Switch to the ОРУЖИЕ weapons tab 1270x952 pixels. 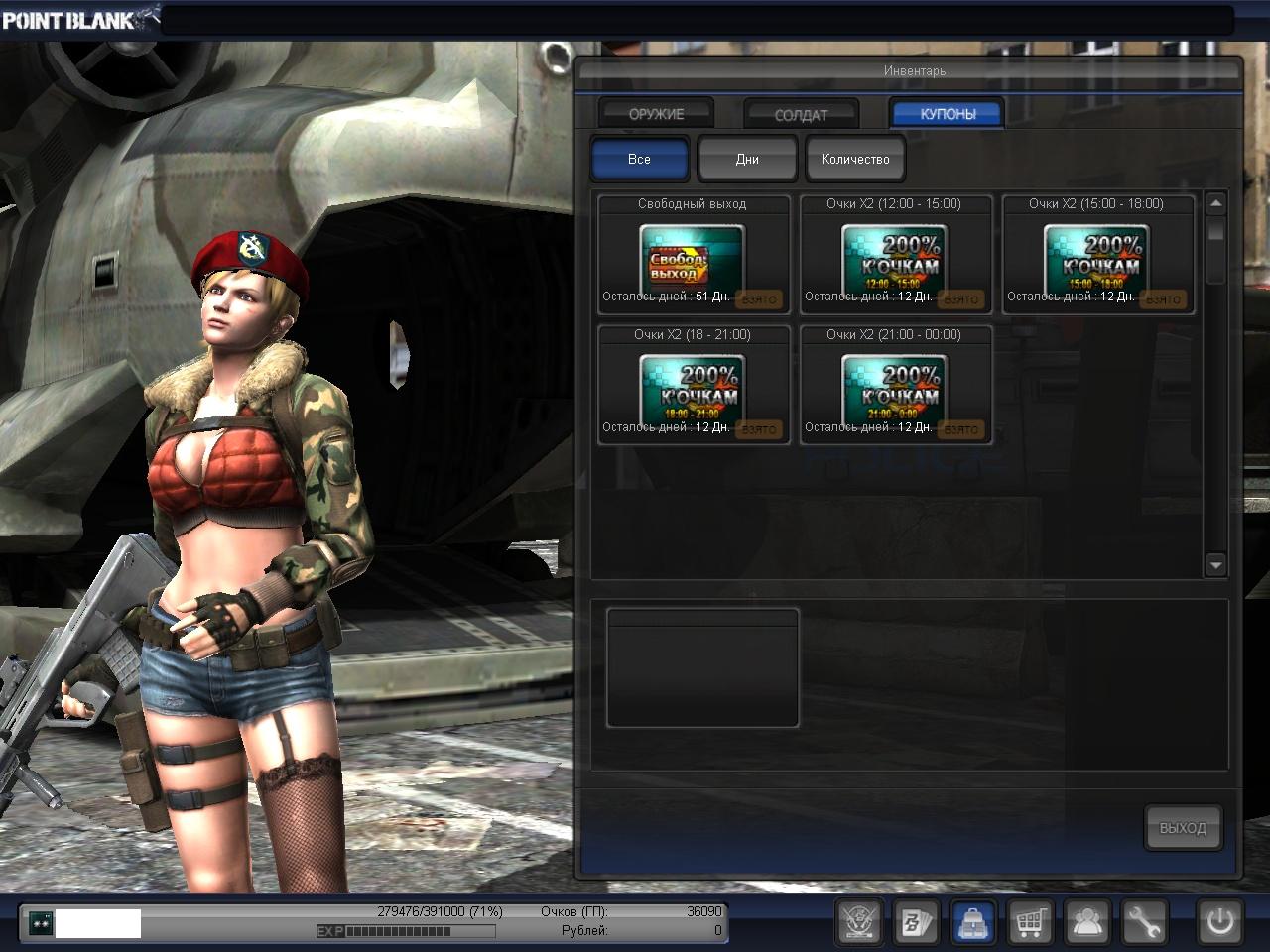[656, 114]
